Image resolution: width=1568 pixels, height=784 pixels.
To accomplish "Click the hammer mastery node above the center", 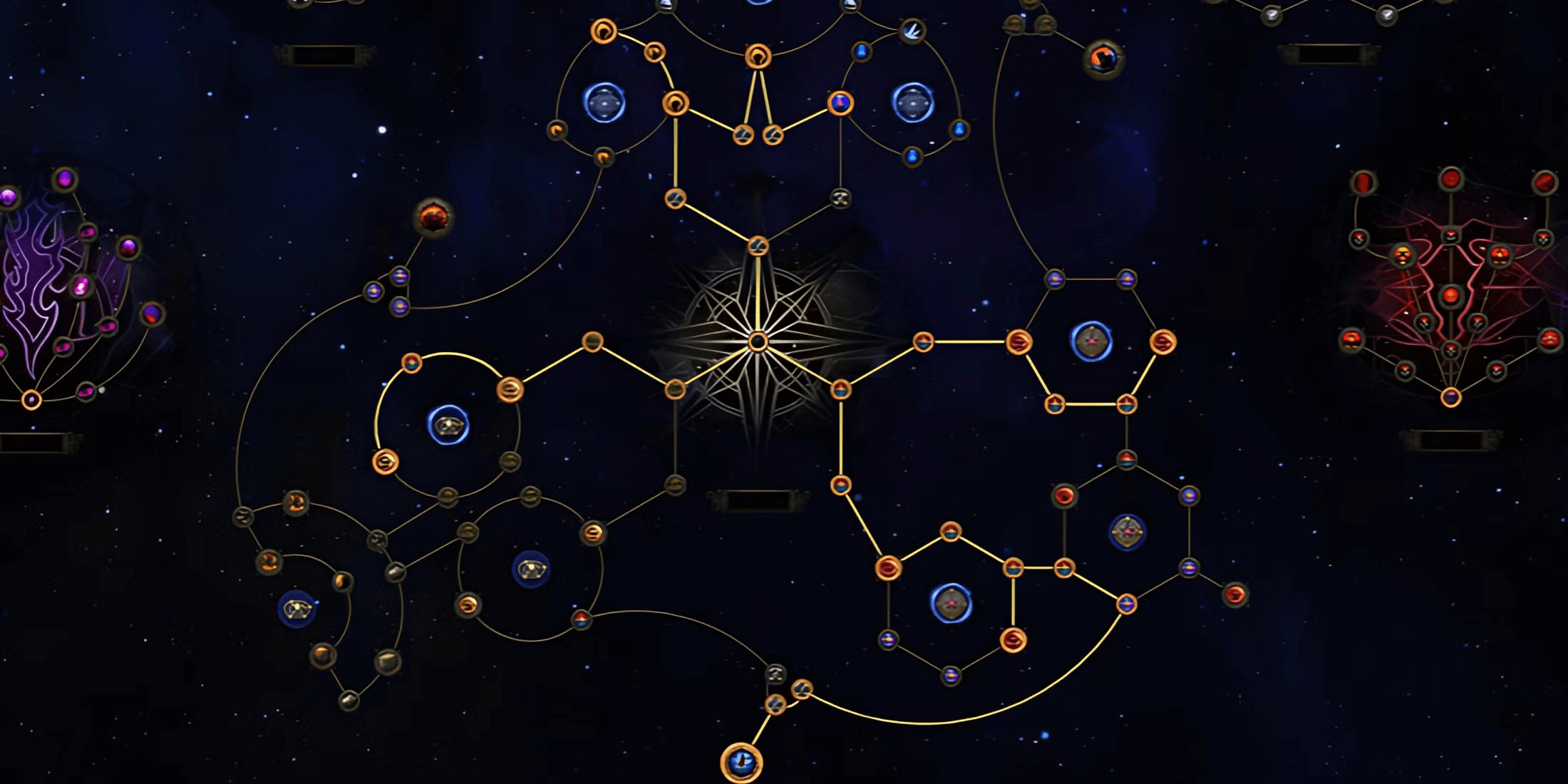I will coord(840,198).
